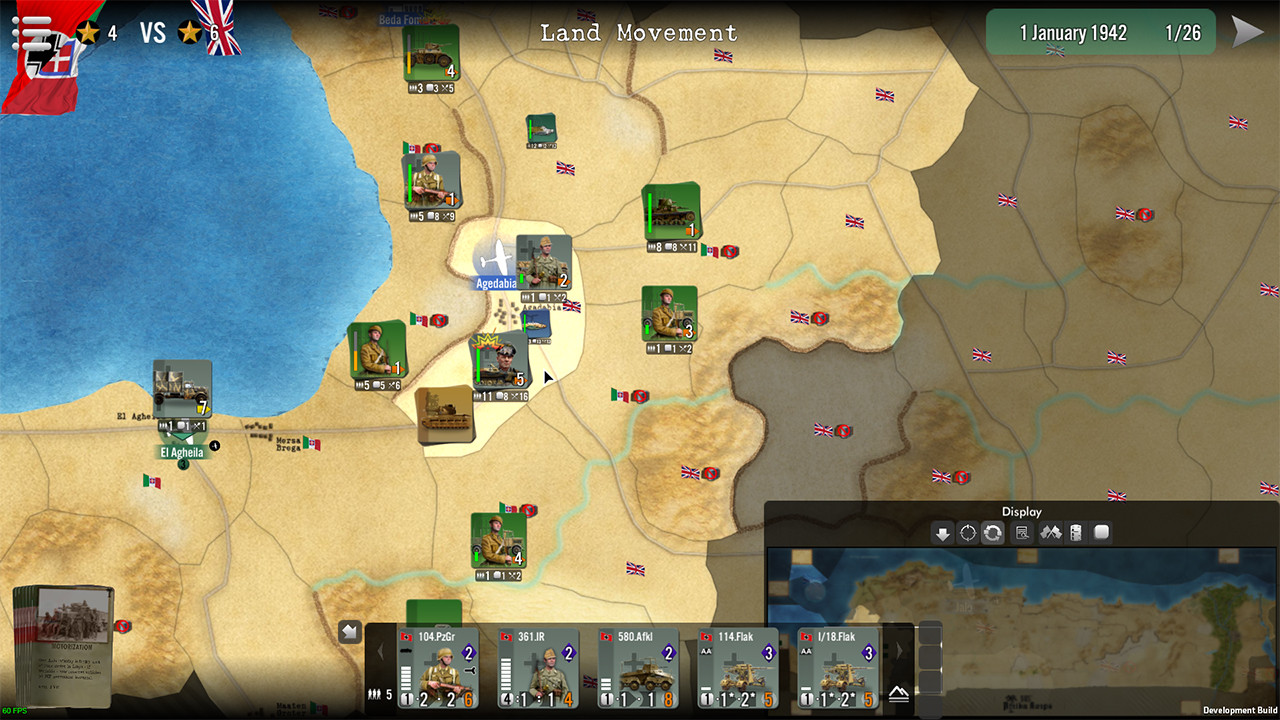The width and height of the screenshot is (1280, 720).
Task: Open the right scroll chevron of the unit carousel
Action: [x=900, y=649]
